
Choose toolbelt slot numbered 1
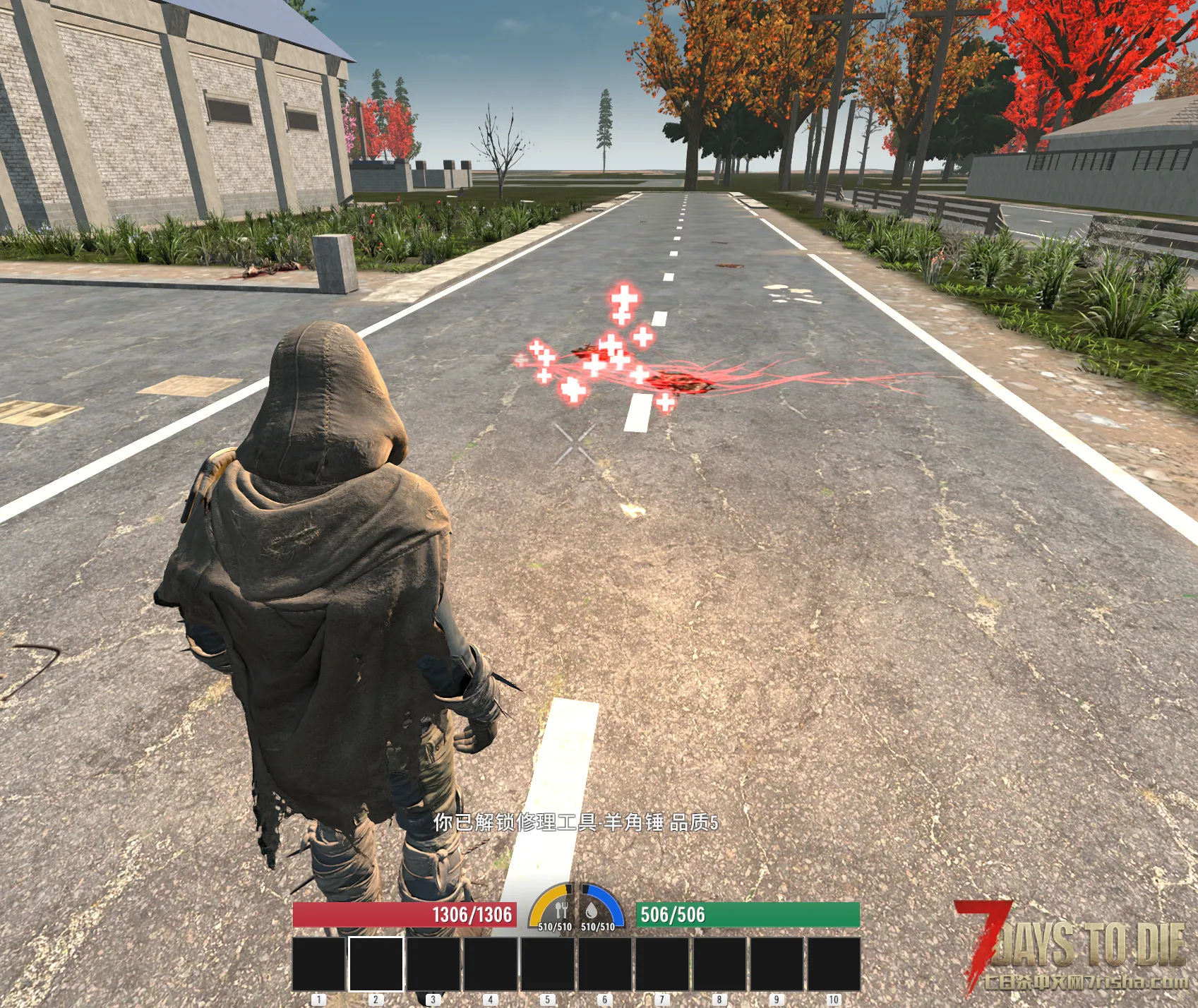318,964
